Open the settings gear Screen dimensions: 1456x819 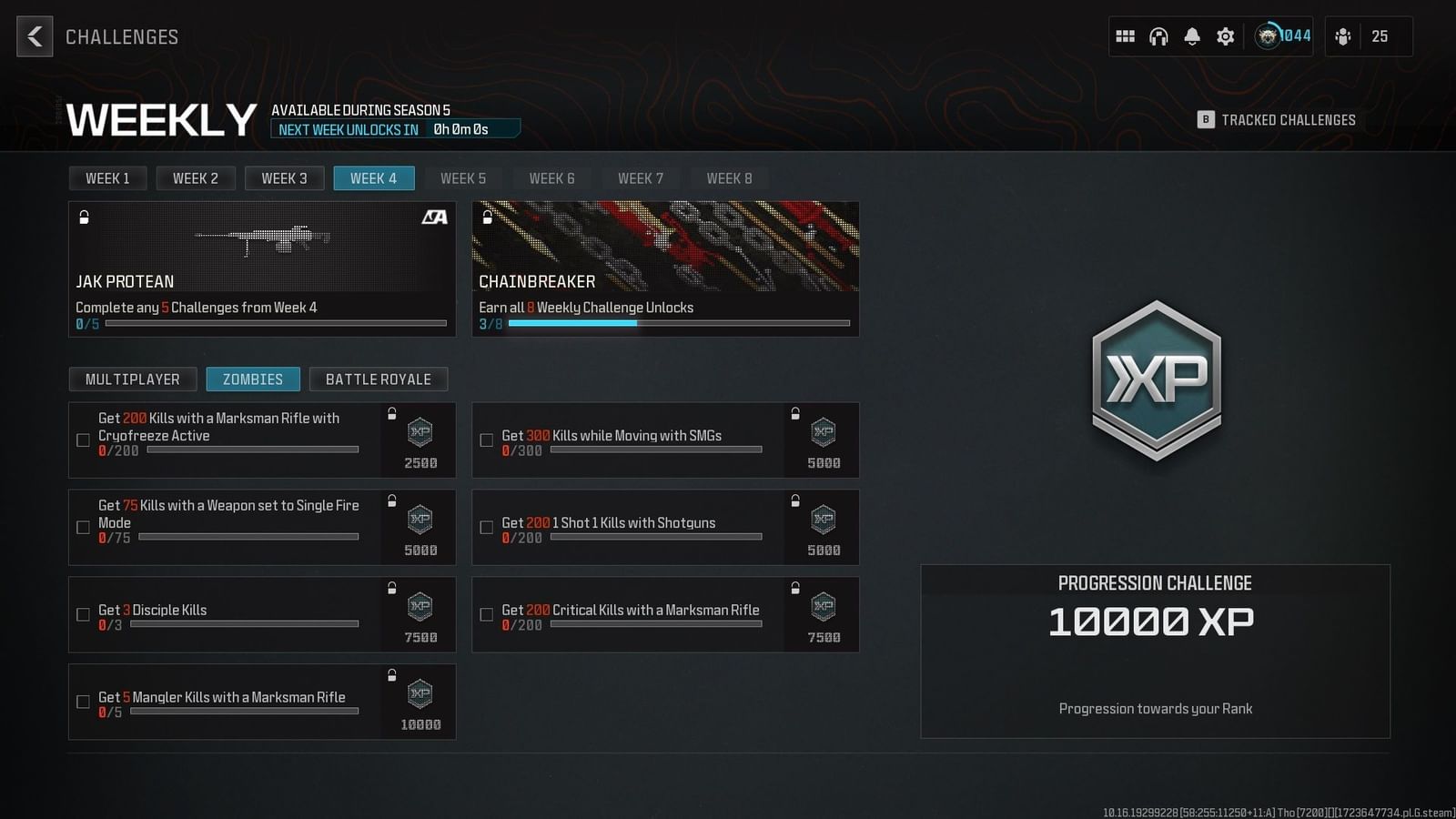(1225, 36)
